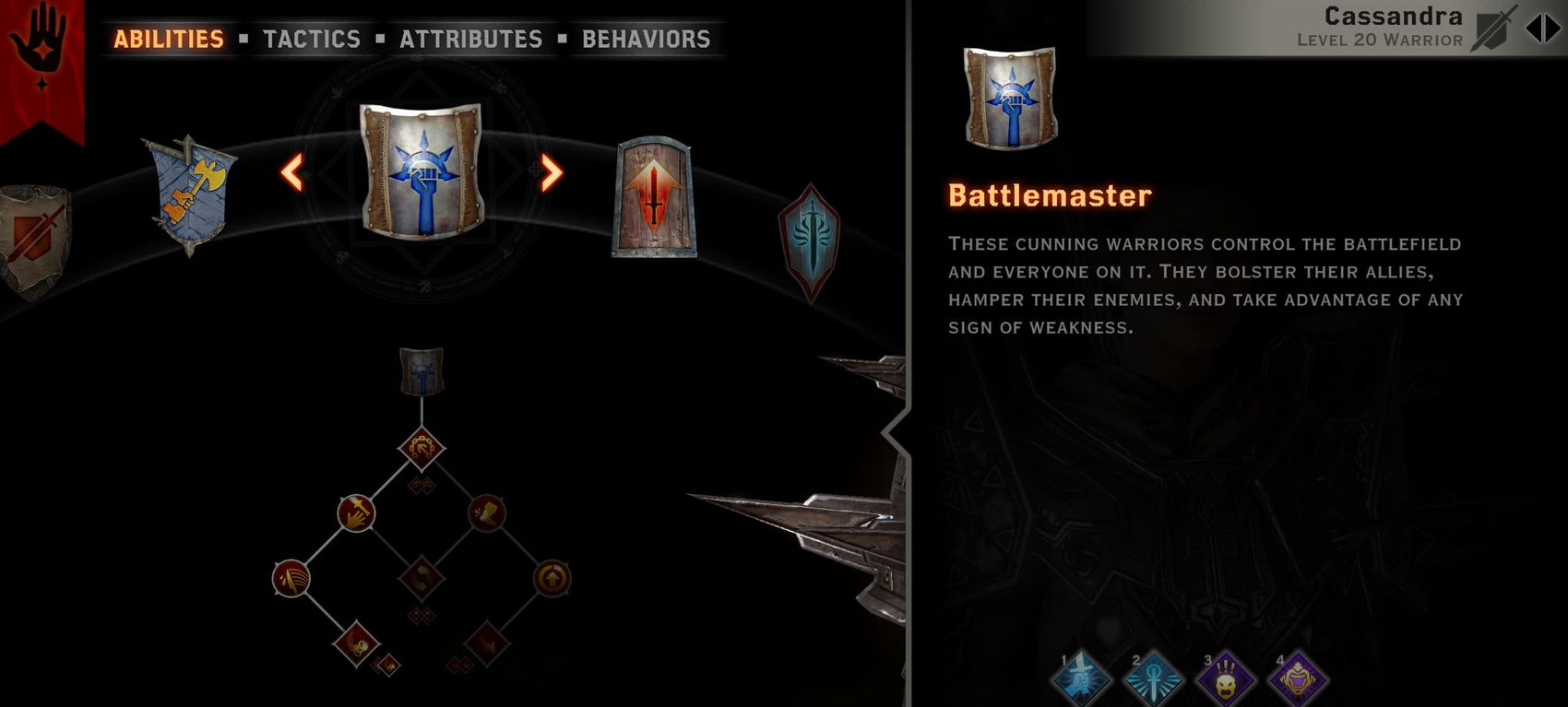This screenshot has height=707, width=1568.
Task: Switch to the TACTICS tab
Action: coord(312,39)
